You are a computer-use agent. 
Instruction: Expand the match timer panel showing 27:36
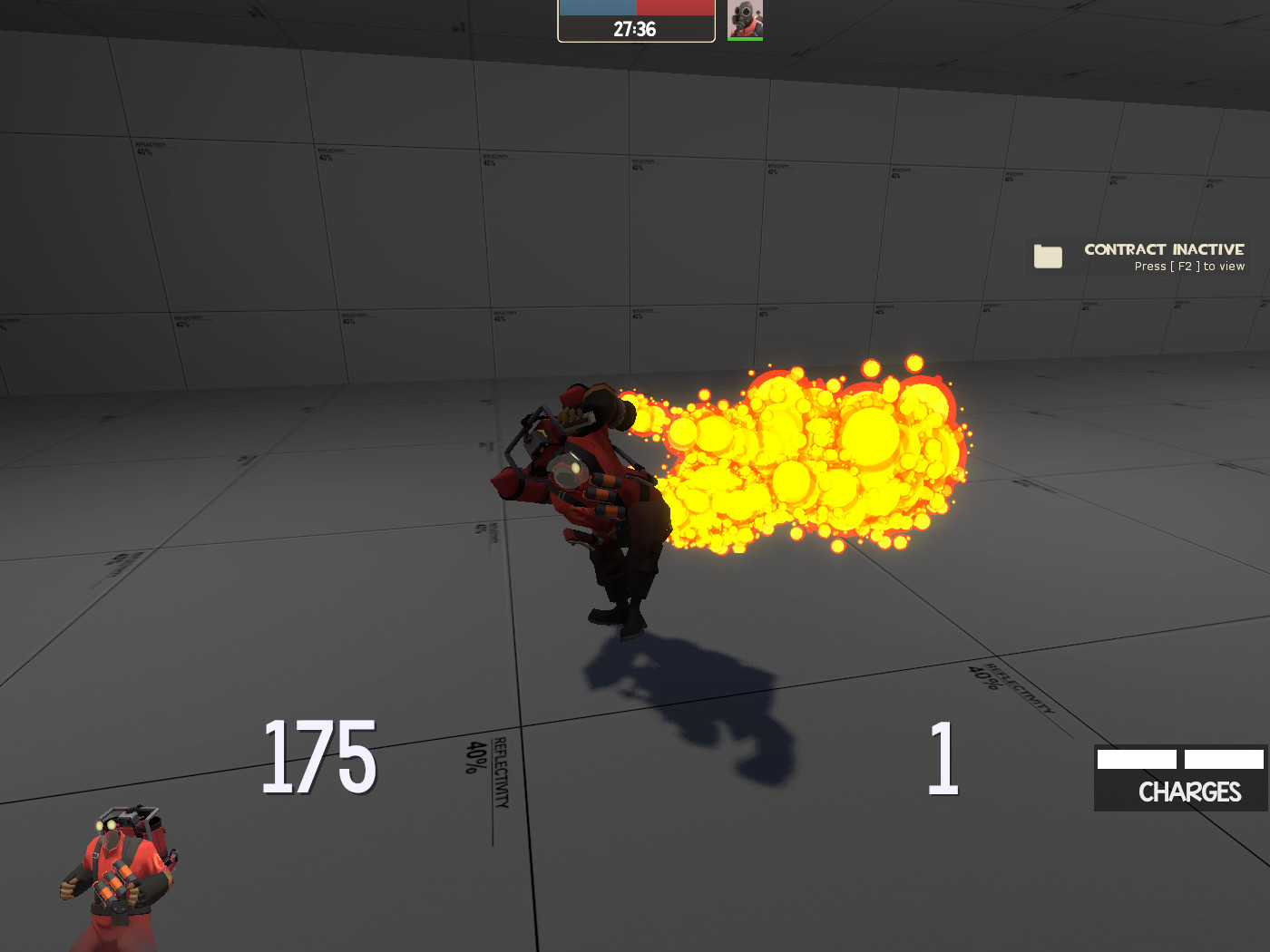[x=635, y=22]
